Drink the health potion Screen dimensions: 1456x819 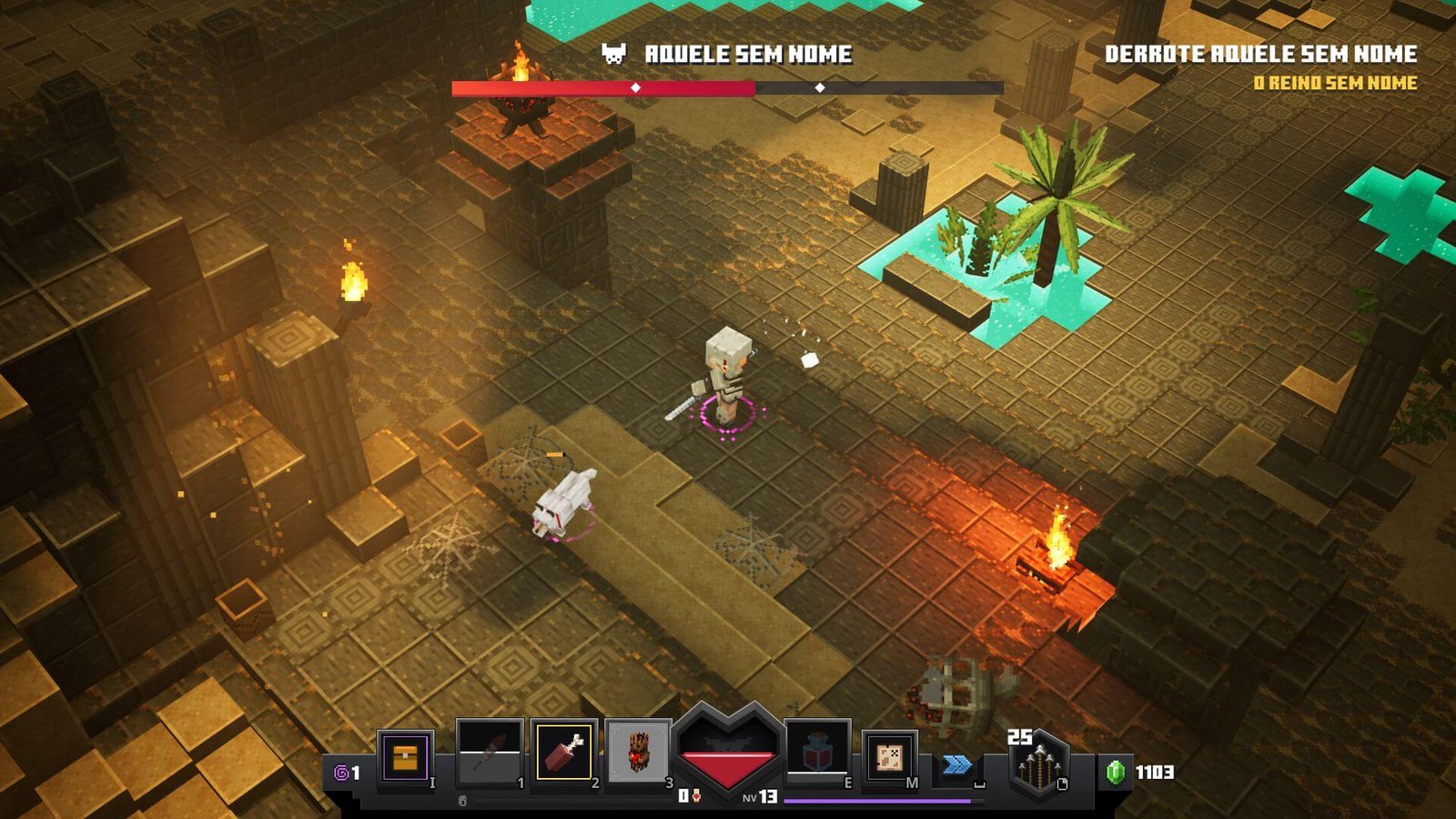816,752
